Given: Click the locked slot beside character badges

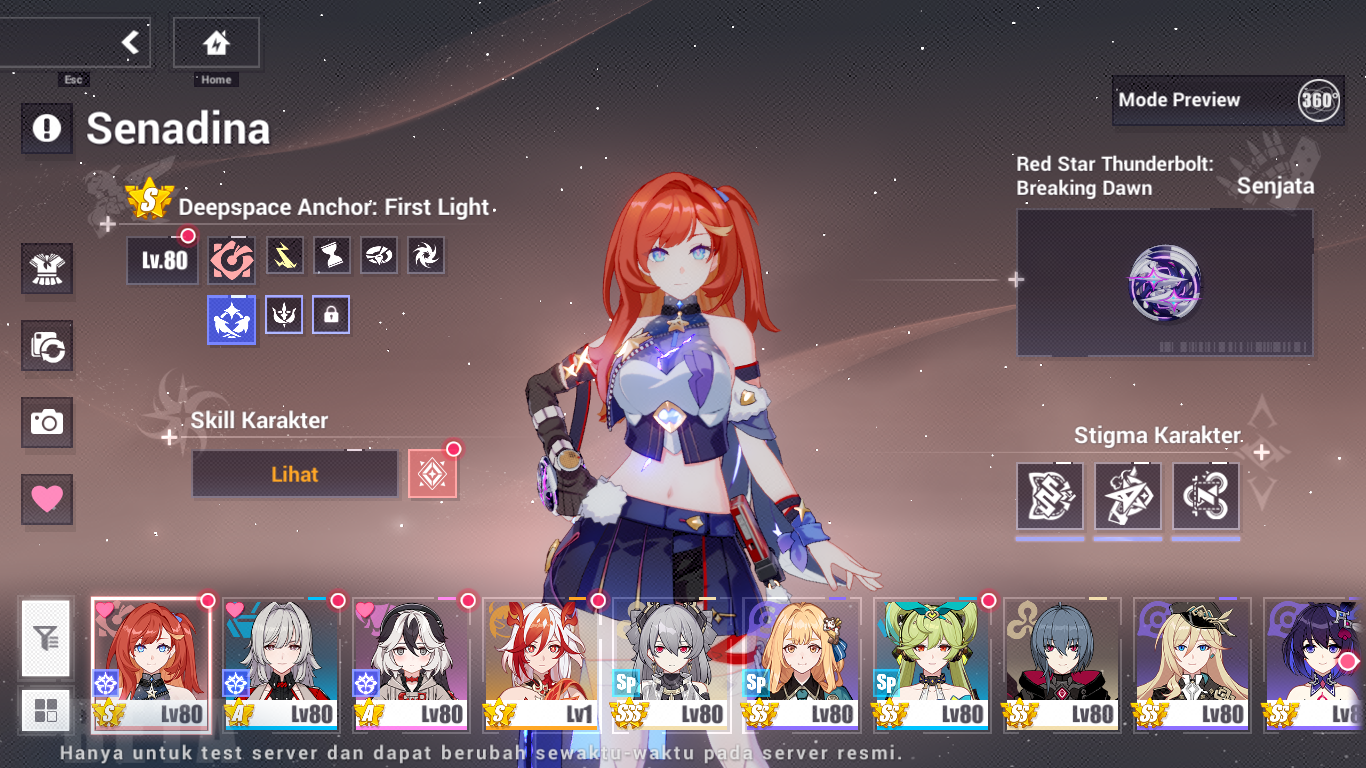Looking at the screenshot, I should (331, 314).
